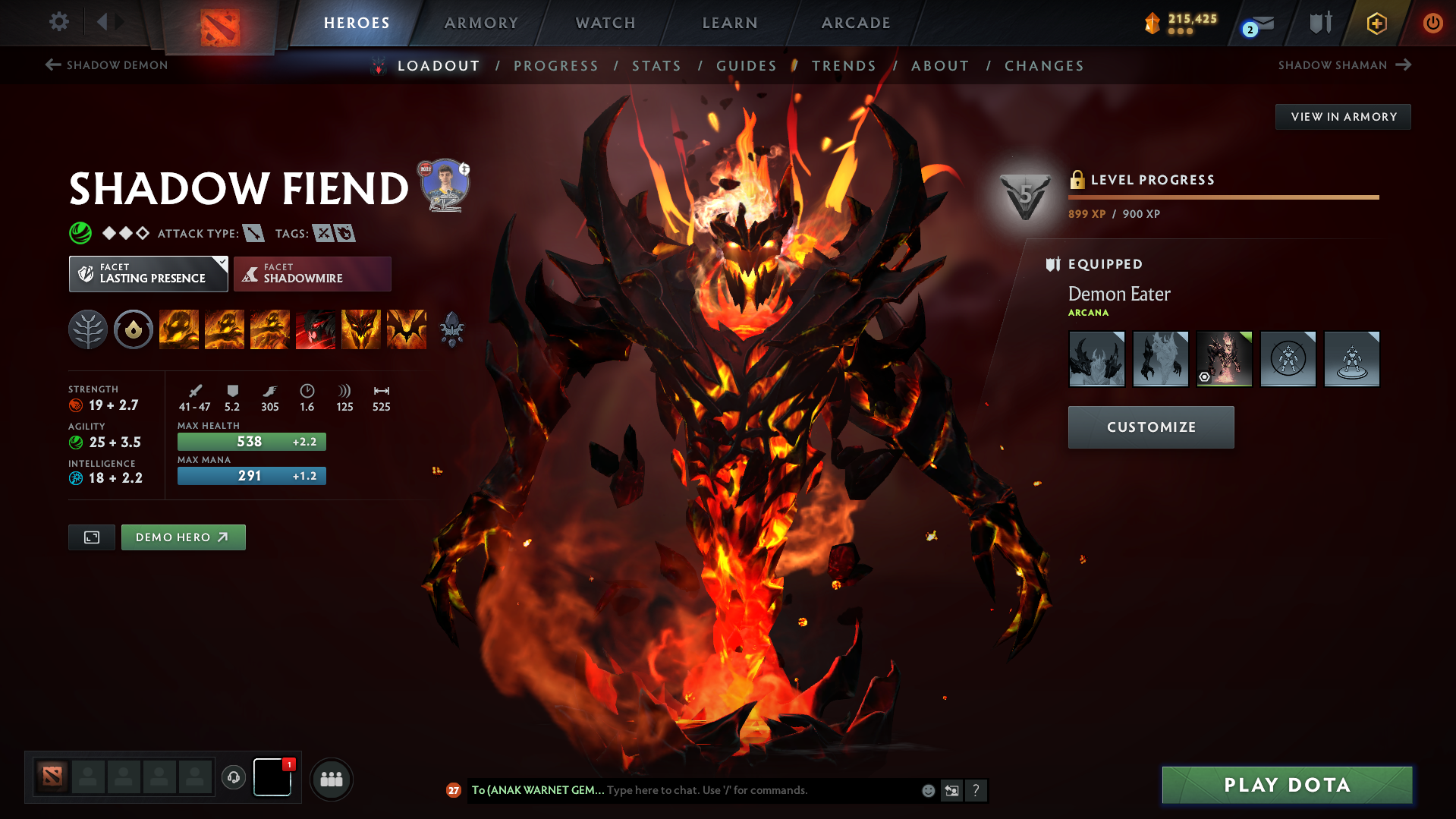
Task: Select the first Shadowraze ability icon
Action: (179, 329)
